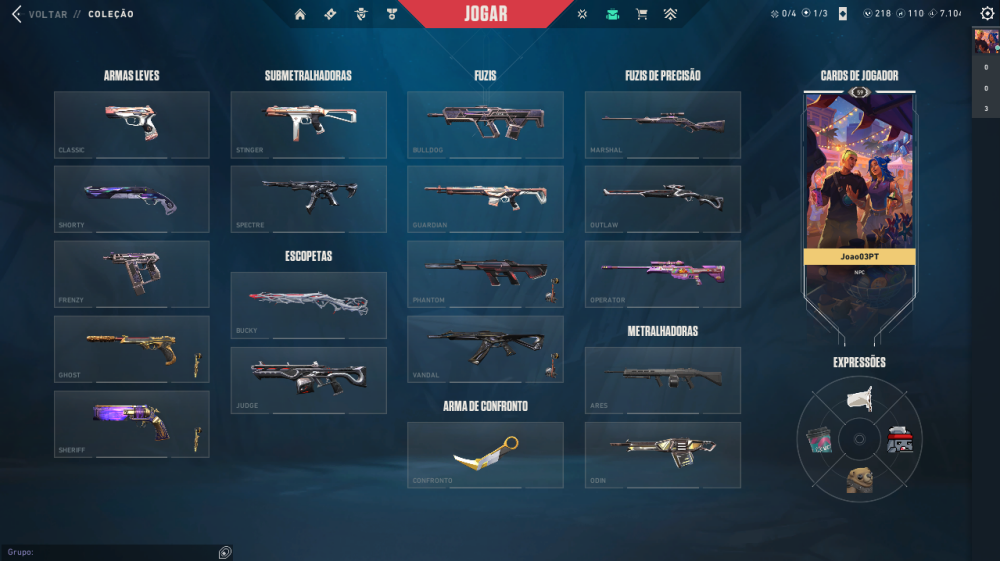Screen dimensions: 1000x561
Task: Pick the Stinger submachine gun slot
Action: coord(308,124)
